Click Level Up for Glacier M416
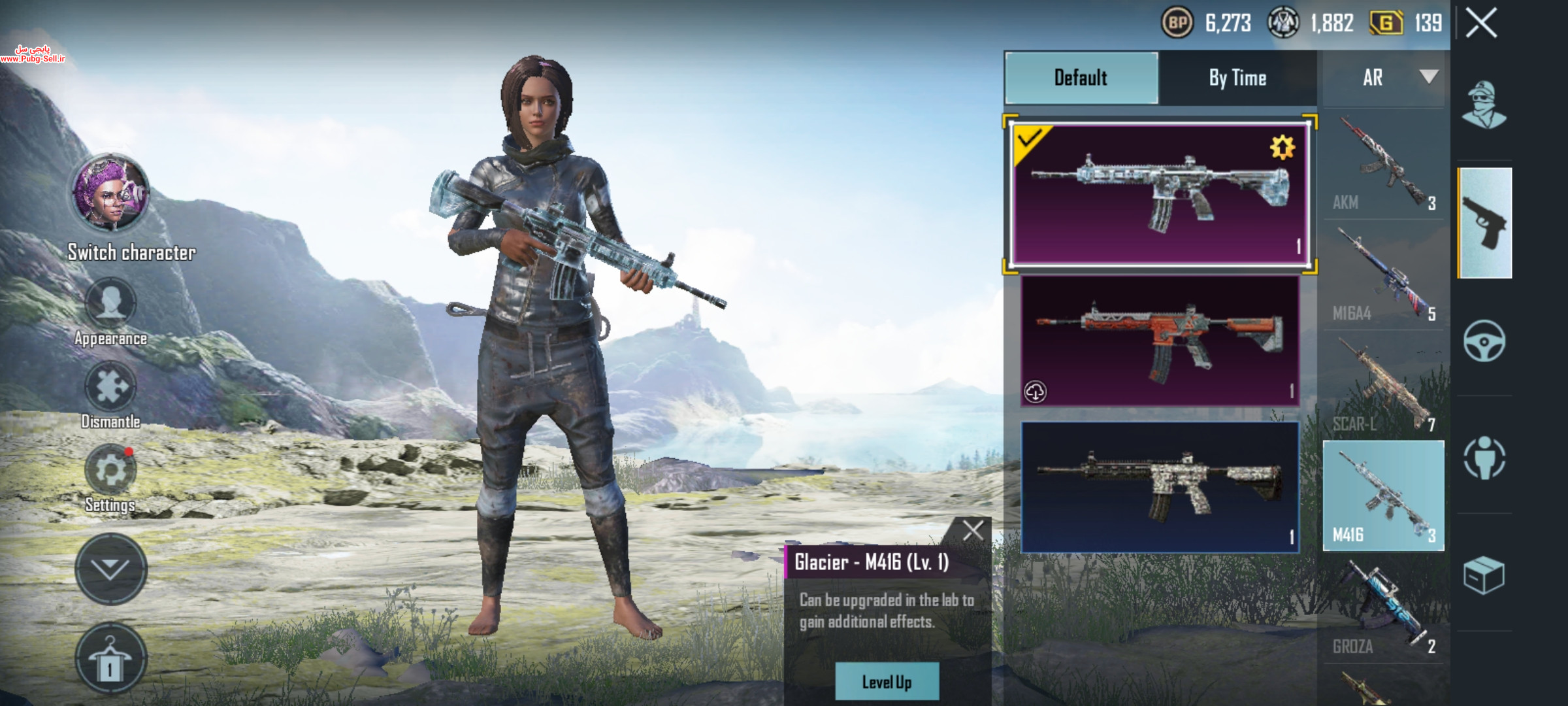 pos(887,682)
